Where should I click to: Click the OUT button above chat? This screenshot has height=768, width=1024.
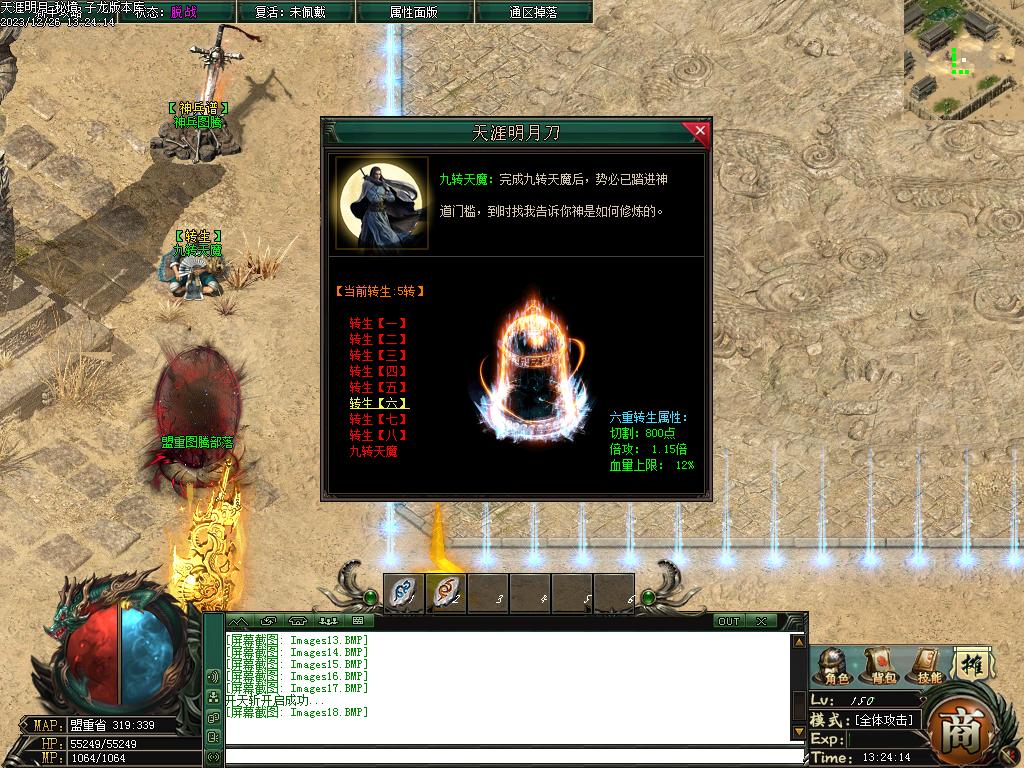coord(729,621)
